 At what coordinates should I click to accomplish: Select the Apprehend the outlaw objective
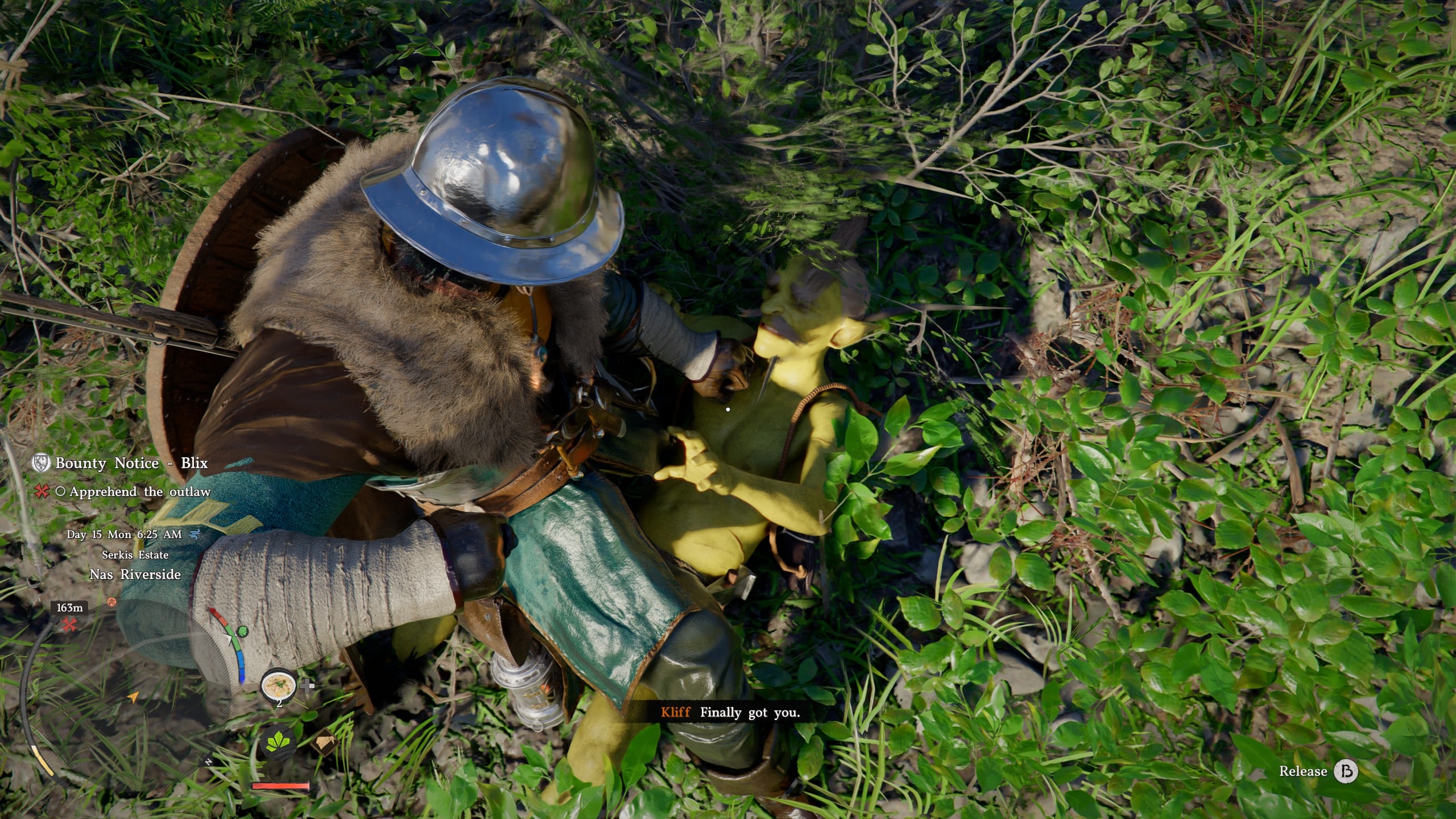click(x=140, y=491)
